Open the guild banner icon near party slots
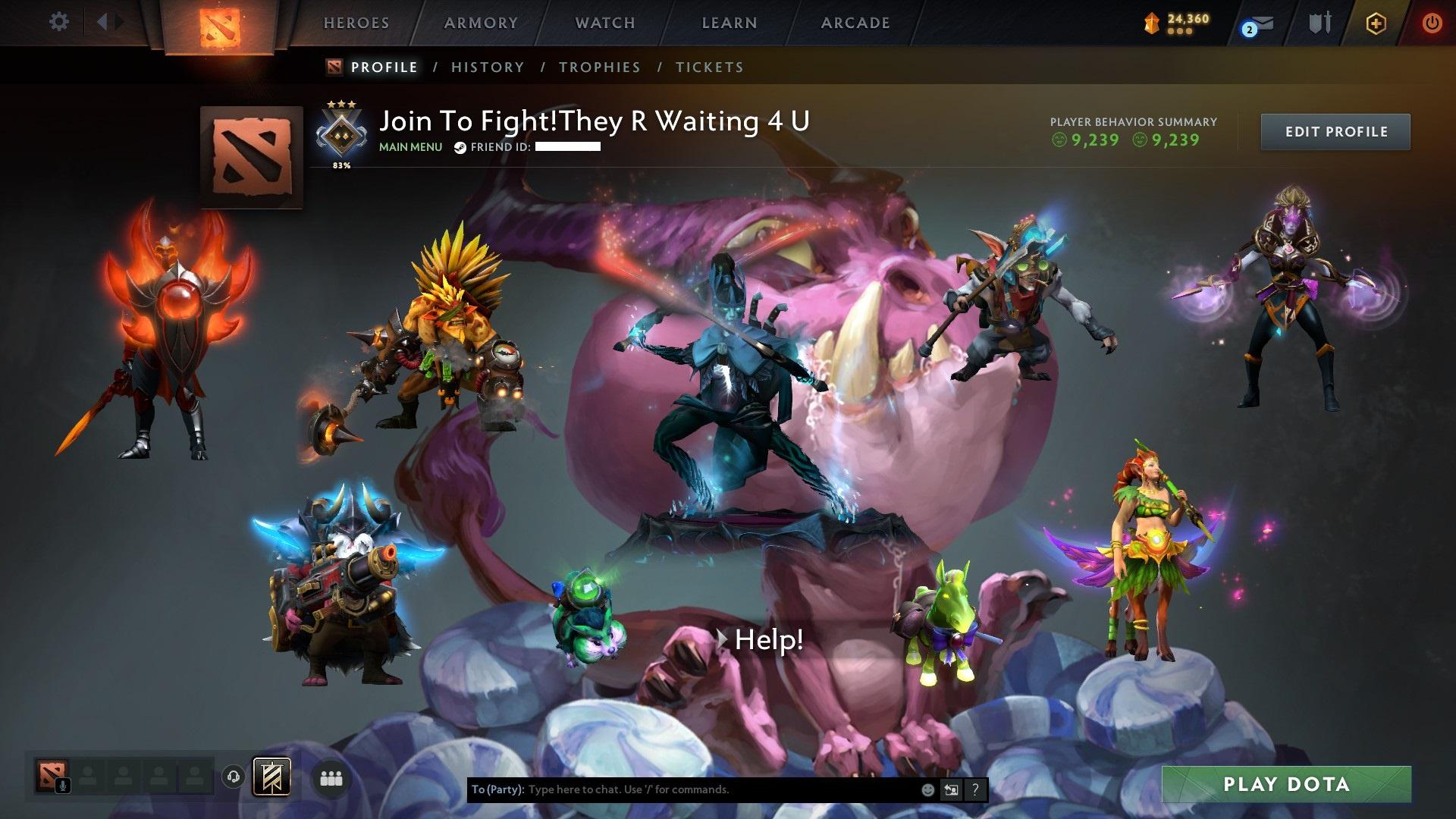Image resolution: width=1456 pixels, height=819 pixels. click(x=273, y=777)
